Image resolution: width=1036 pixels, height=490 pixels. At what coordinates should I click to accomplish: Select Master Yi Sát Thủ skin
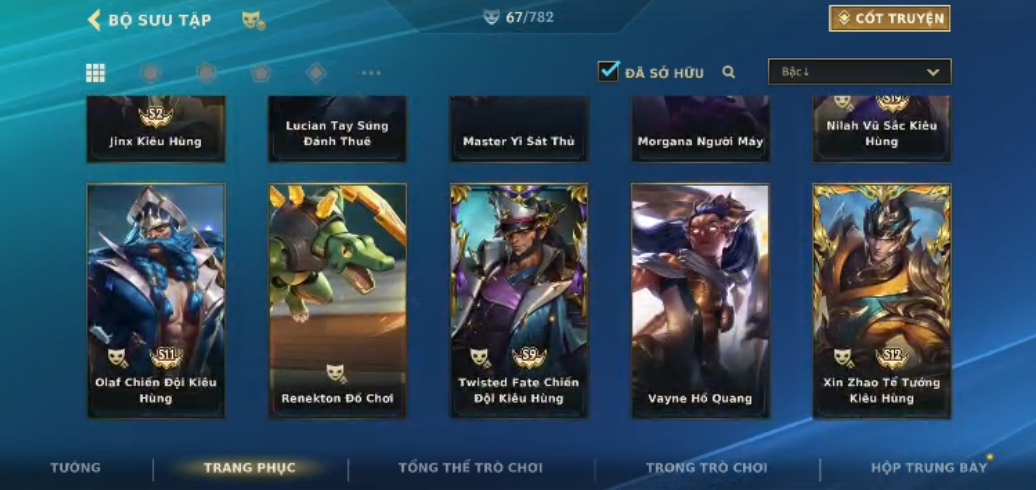click(518, 129)
